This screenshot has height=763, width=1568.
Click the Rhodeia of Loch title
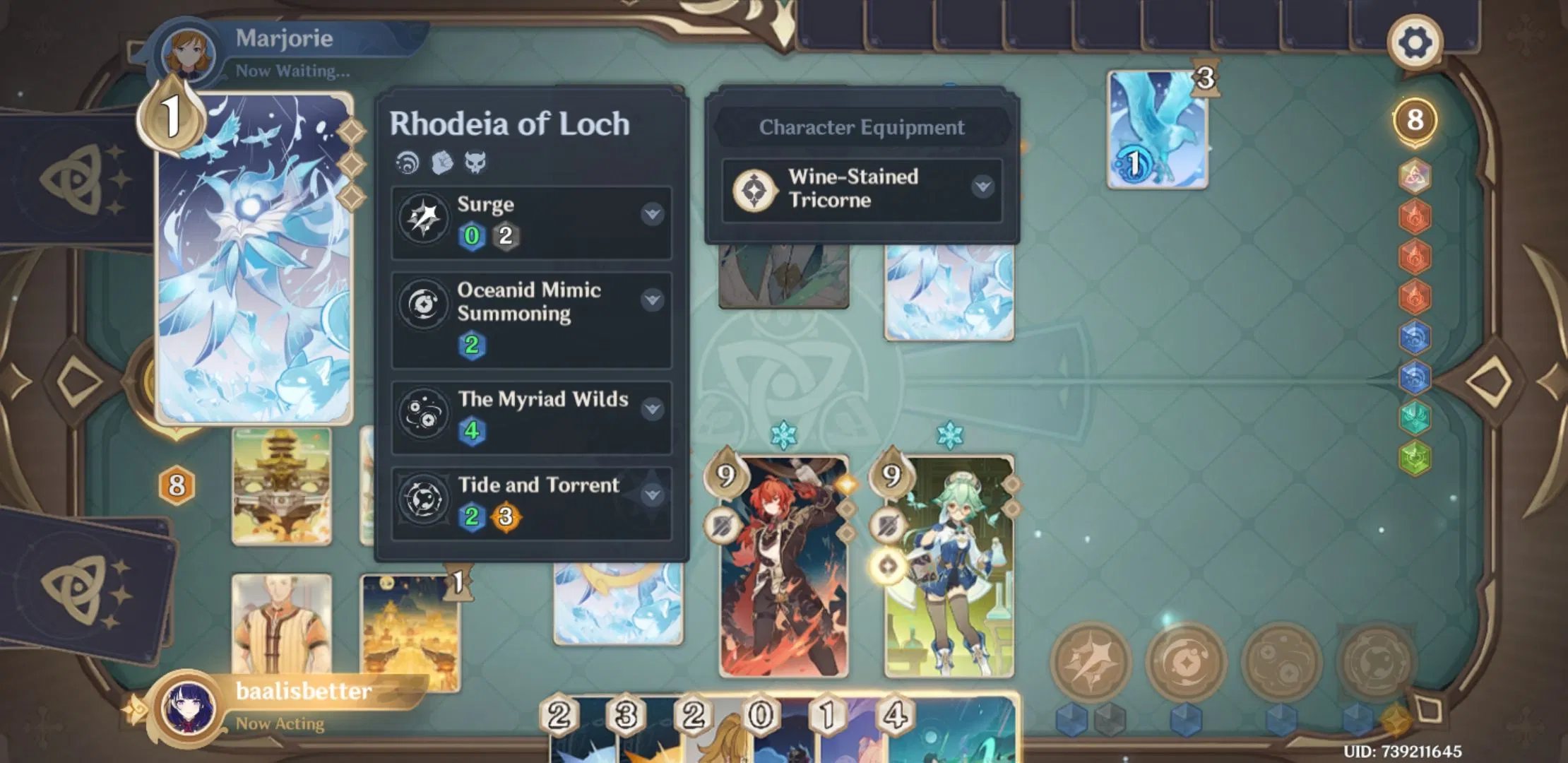pyautogui.click(x=511, y=124)
